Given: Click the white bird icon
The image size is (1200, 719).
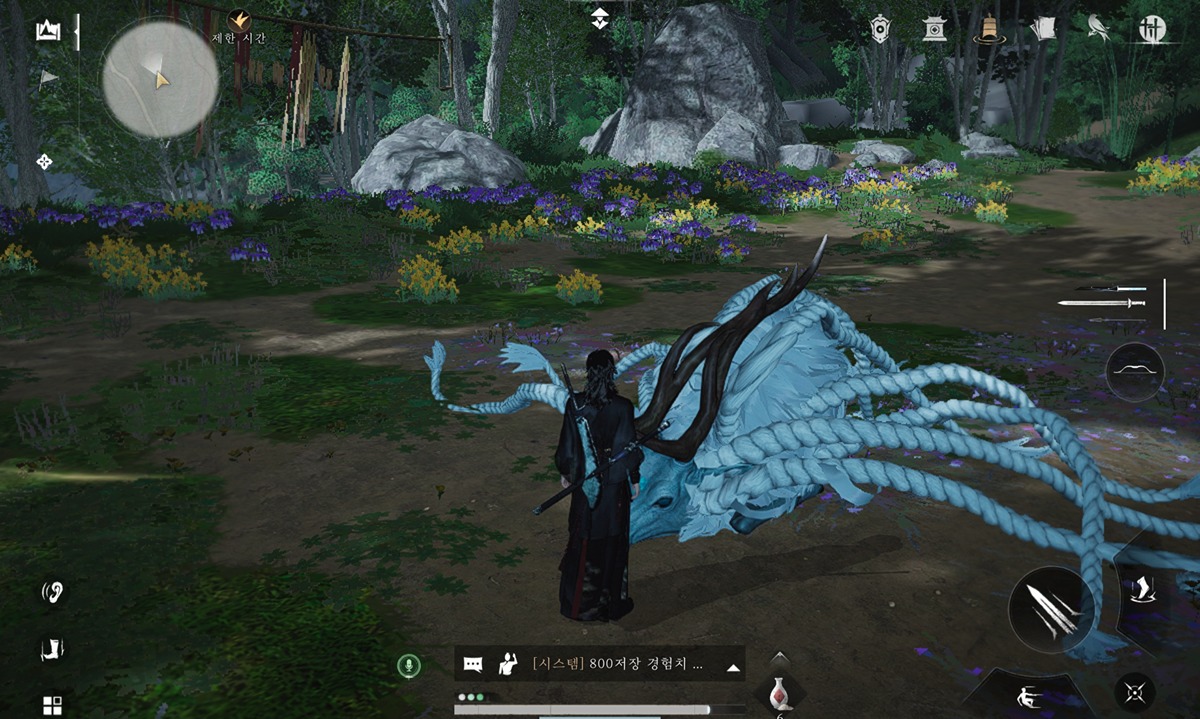Looking at the screenshot, I should 1097,28.
